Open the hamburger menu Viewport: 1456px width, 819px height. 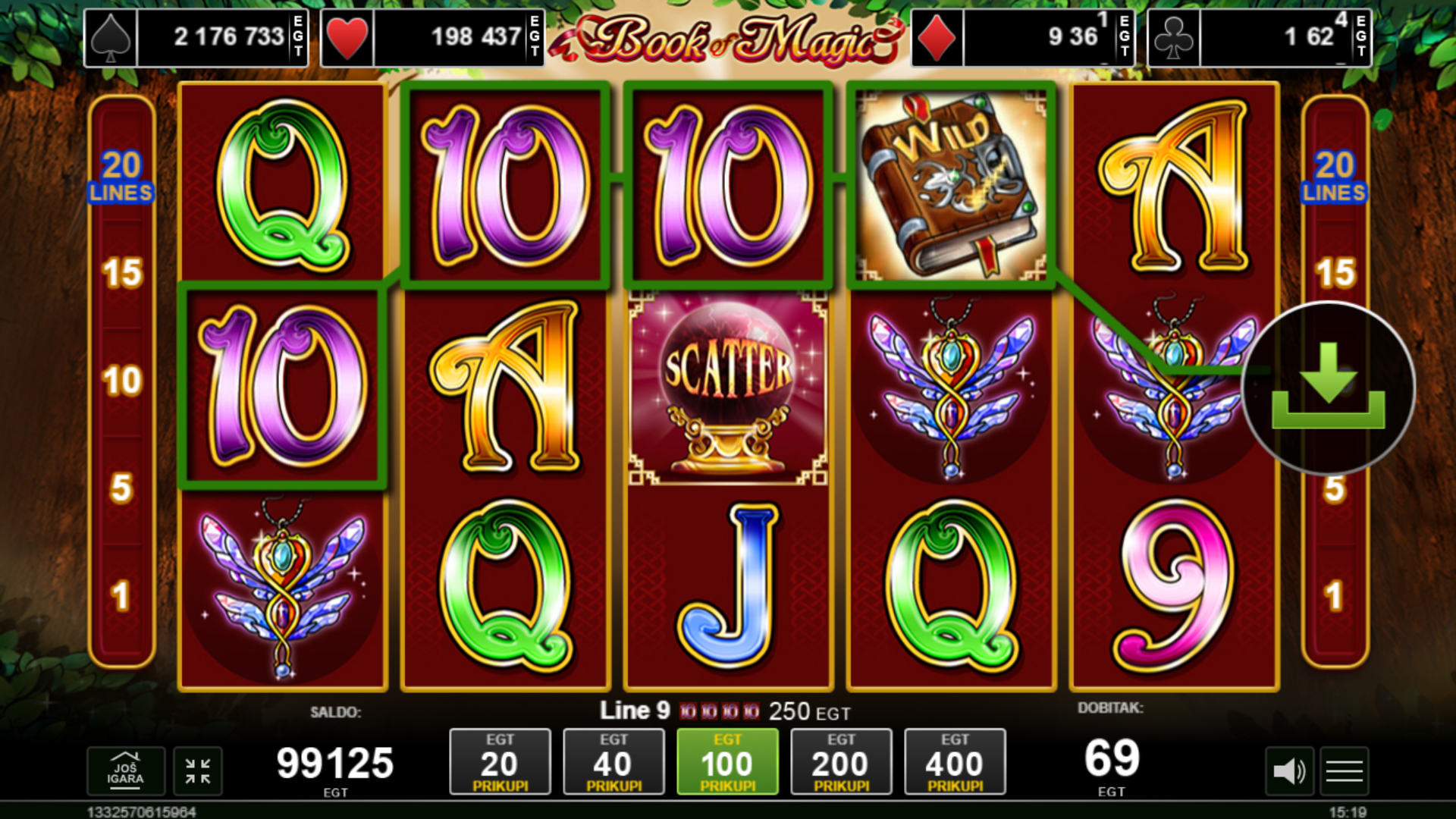[1345, 772]
